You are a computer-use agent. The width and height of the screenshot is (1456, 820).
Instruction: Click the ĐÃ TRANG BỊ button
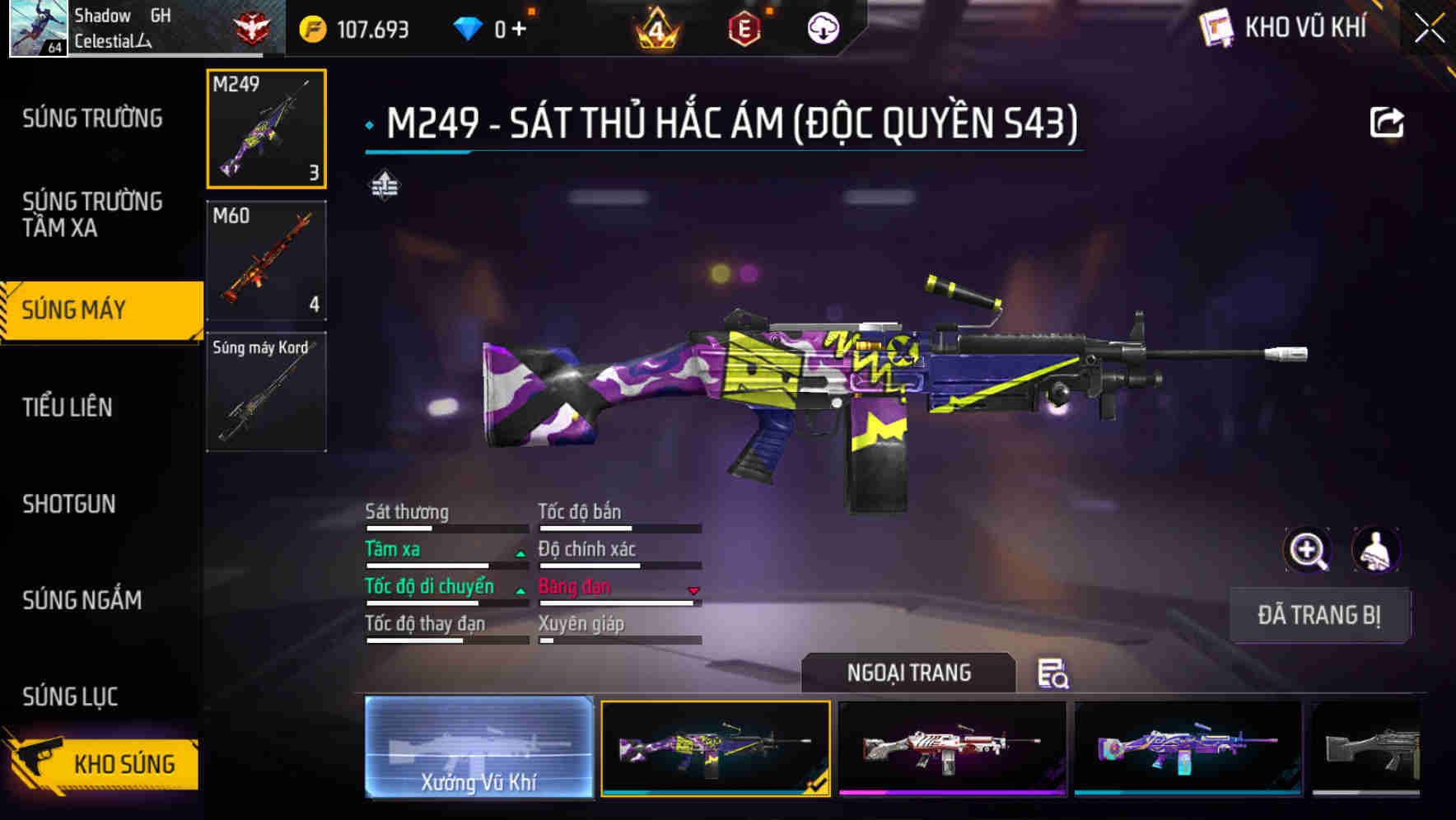pyautogui.click(x=1319, y=615)
